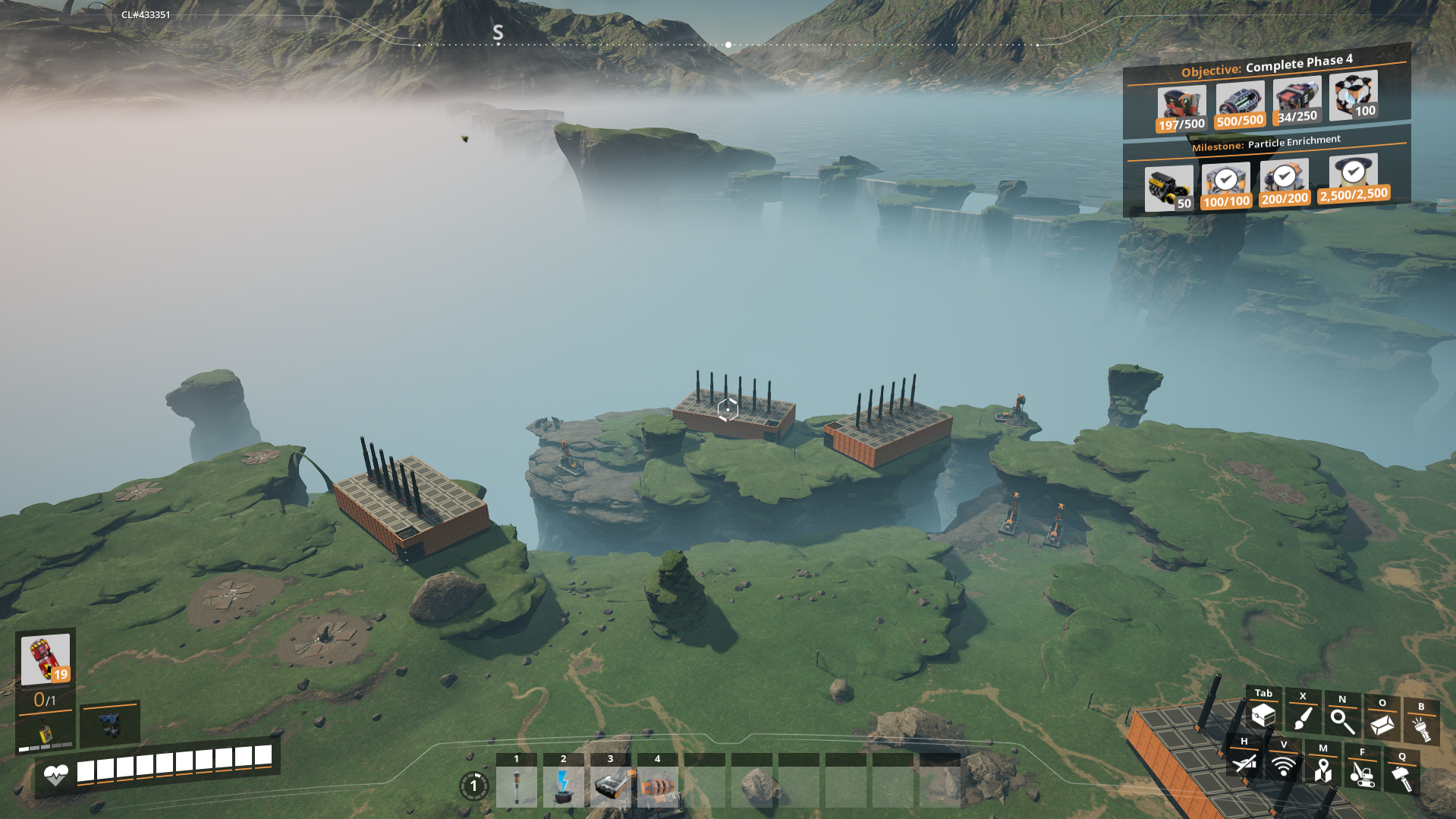Viewport: 1456px width, 819px height.
Task: Pick the orange coiled item in hotbar slot 4
Action: click(x=657, y=786)
